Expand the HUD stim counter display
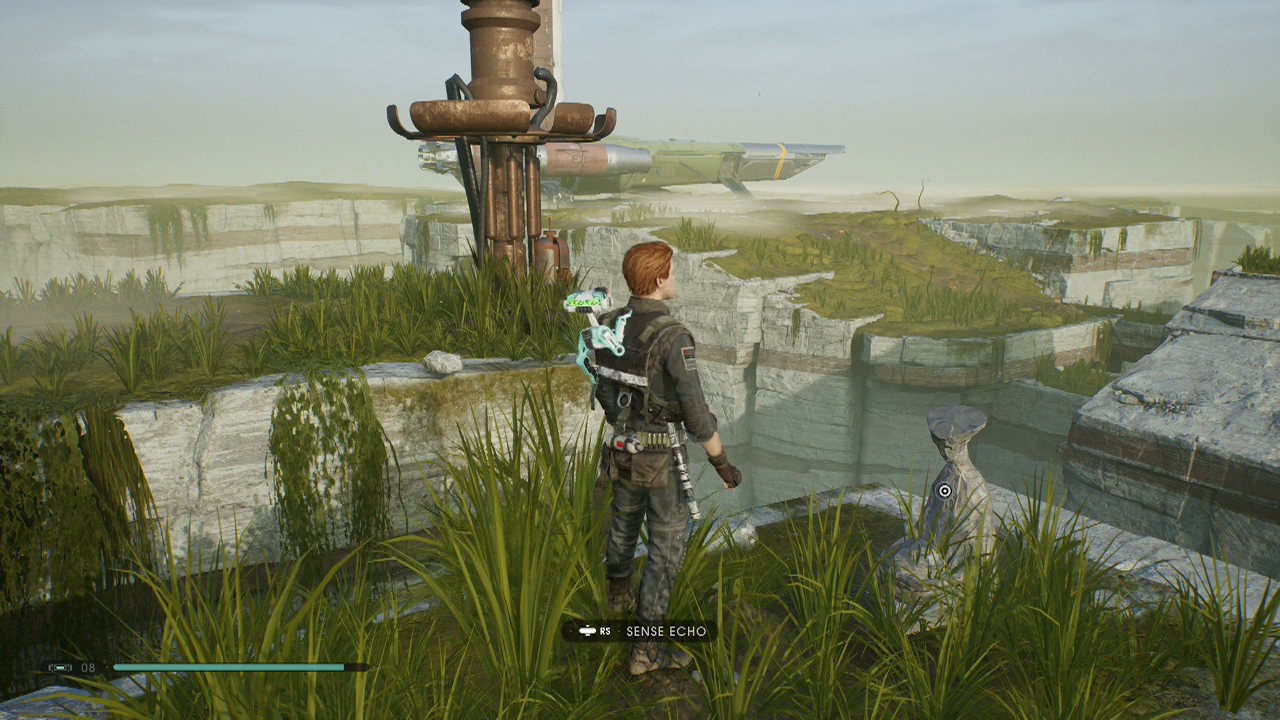 (x=70, y=668)
